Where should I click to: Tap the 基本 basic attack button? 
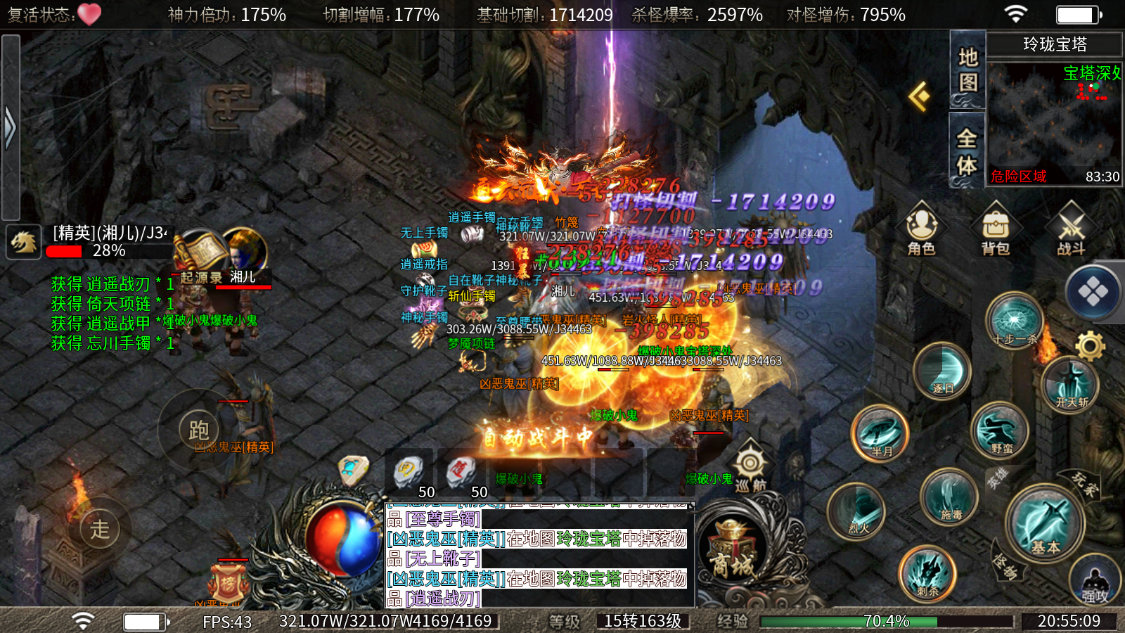(x=1045, y=524)
